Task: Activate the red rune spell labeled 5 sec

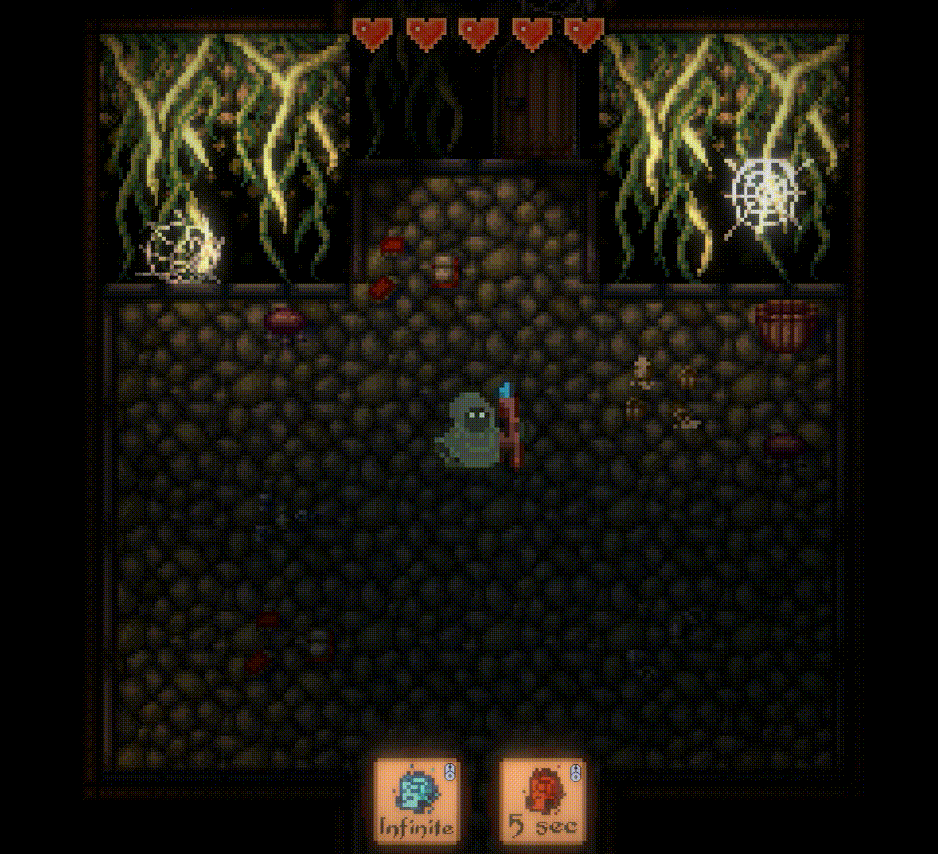Action: click(x=542, y=798)
